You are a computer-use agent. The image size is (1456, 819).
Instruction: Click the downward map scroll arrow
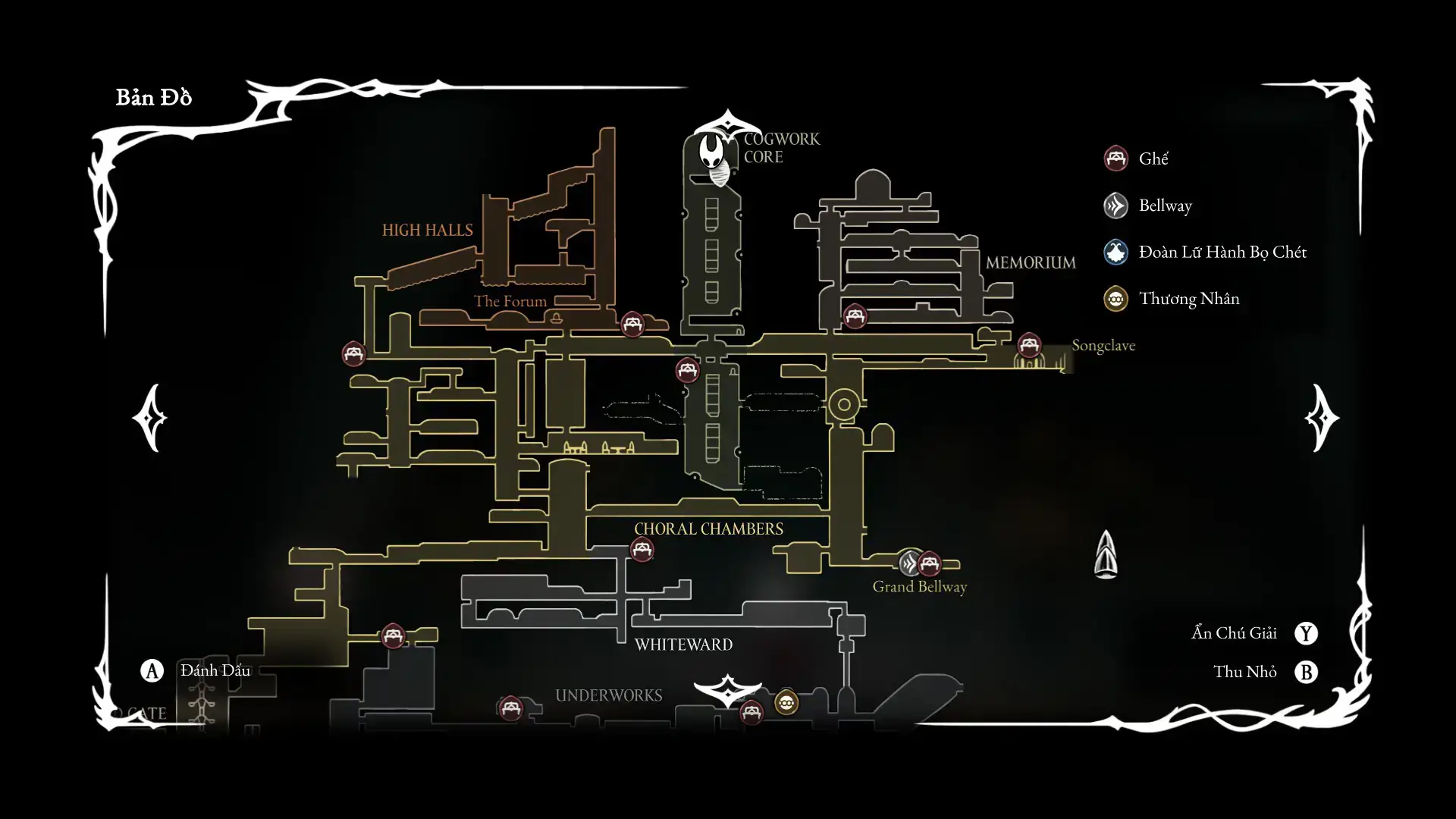click(727, 689)
